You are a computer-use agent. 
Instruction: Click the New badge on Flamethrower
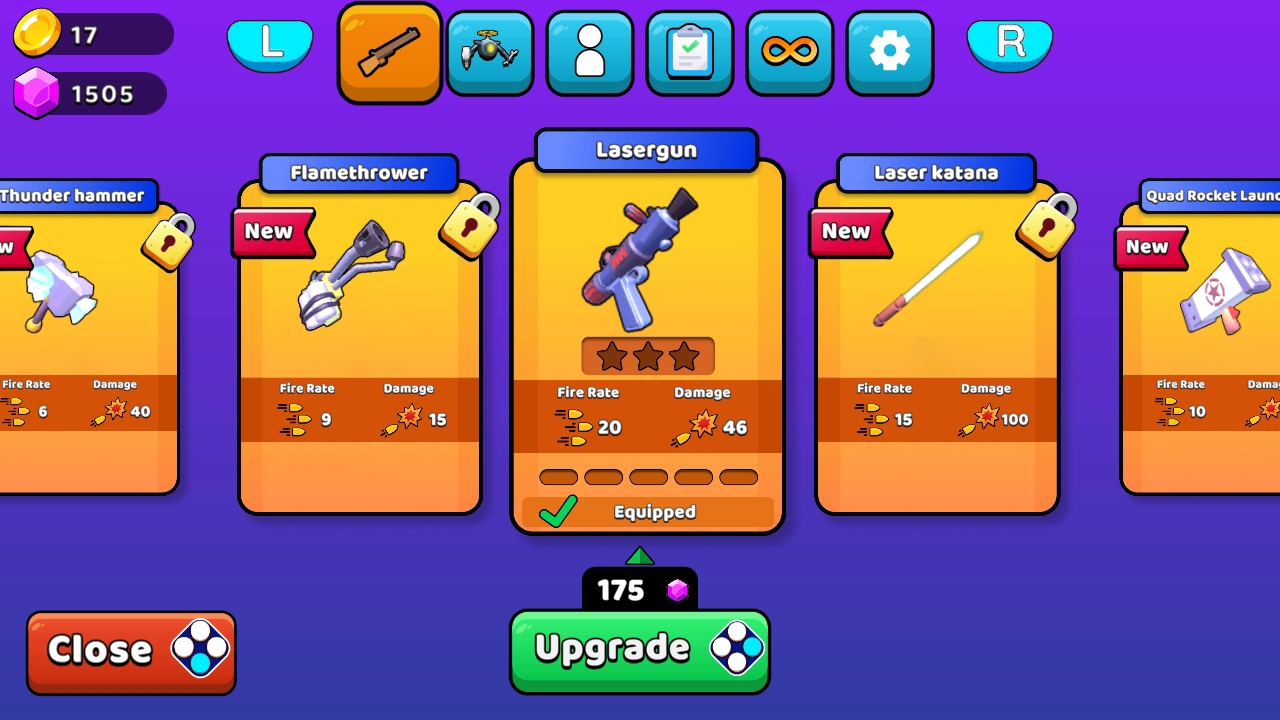coord(272,232)
